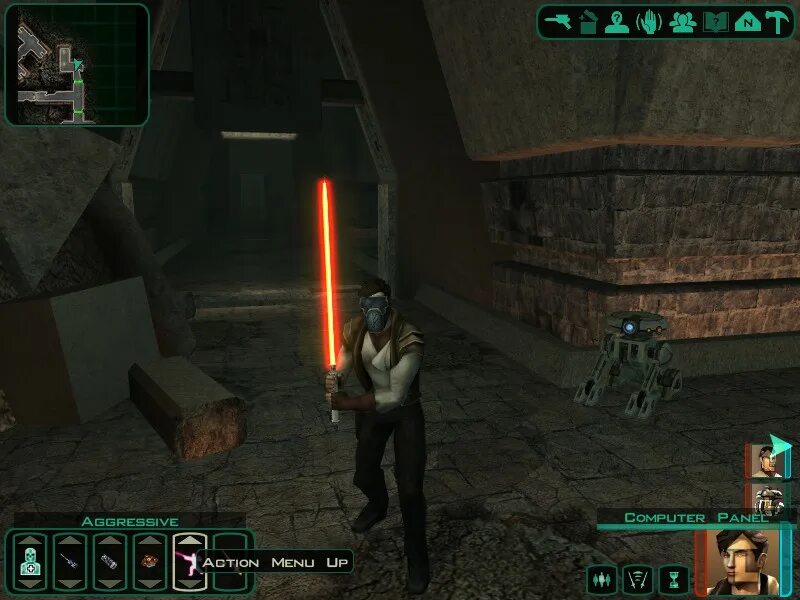Open the Inventory box icon
This screenshot has height=600, width=800.
click(589, 22)
